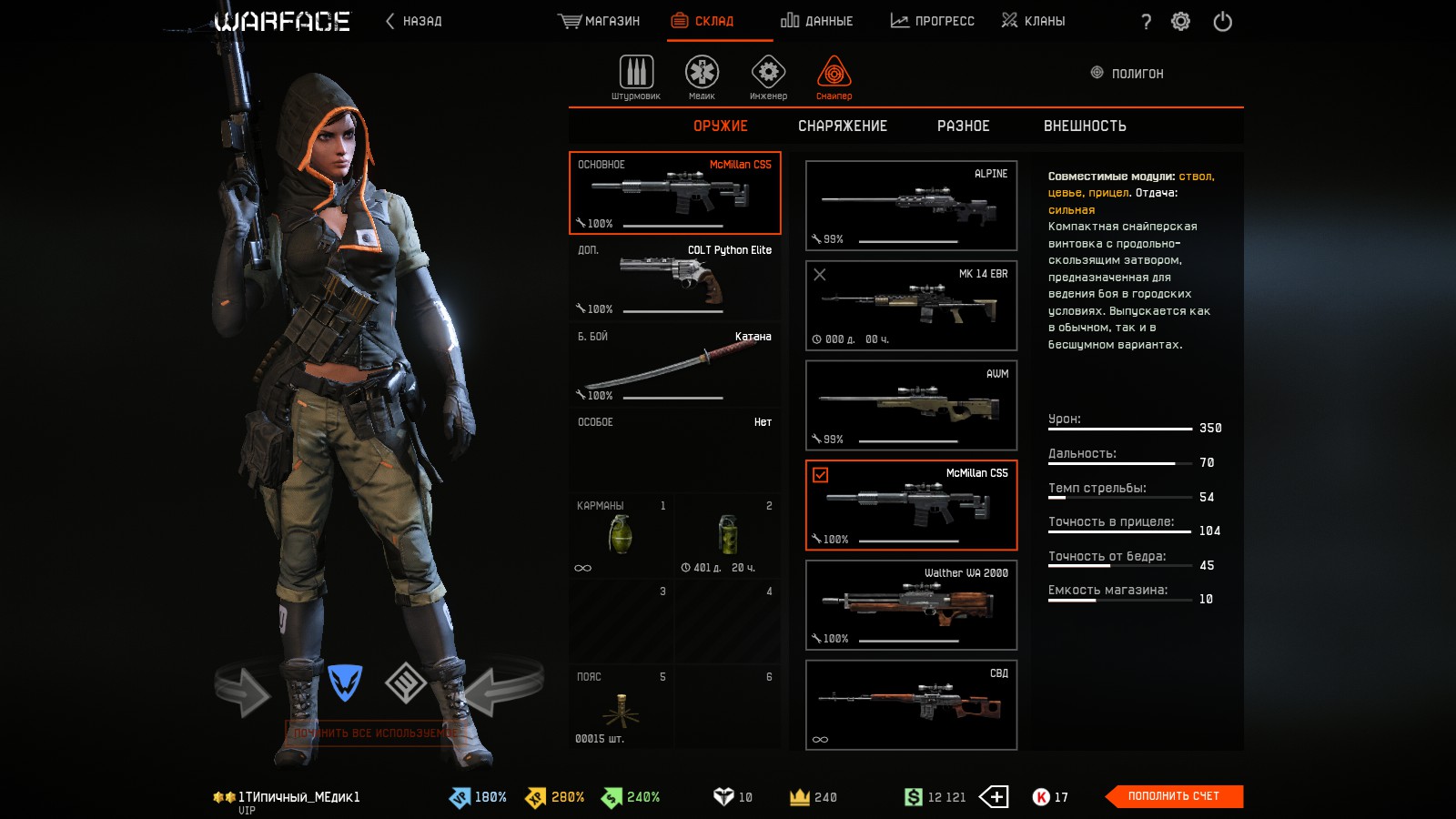
Task: Click the Пополнить счет button
Action: pyautogui.click(x=1173, y=796)
